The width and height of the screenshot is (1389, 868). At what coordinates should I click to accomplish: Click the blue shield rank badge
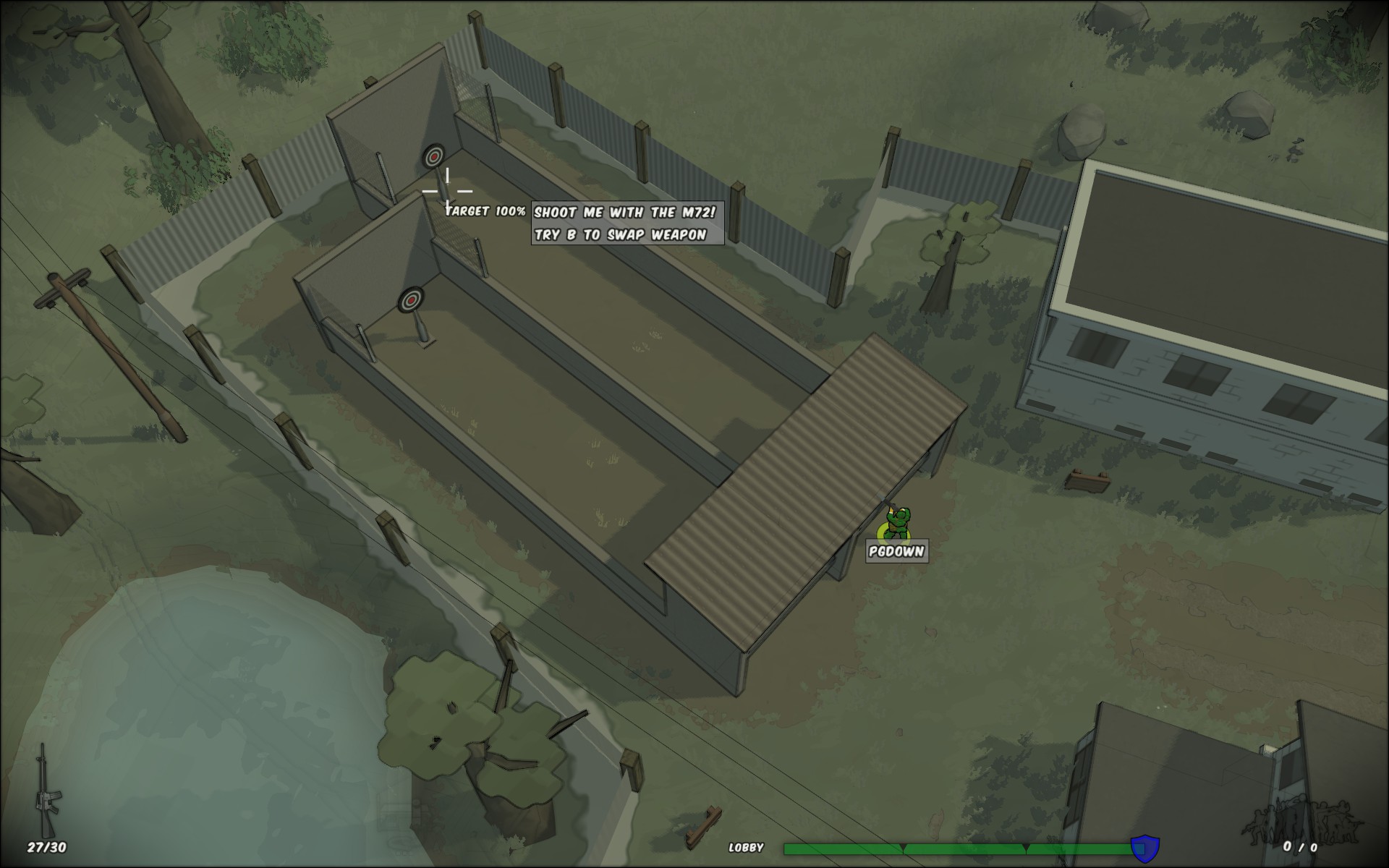click(x=1144, y=848)
